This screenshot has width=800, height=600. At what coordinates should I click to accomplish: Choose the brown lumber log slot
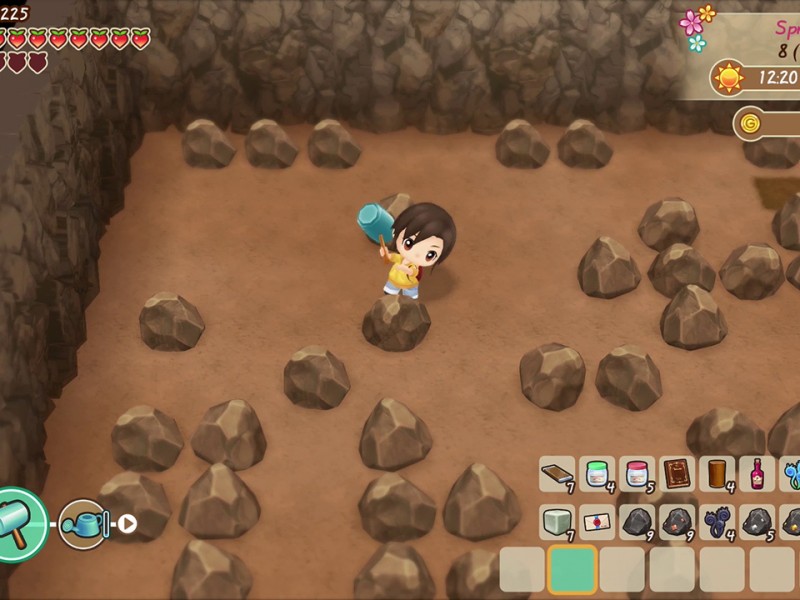[x=717, y=473]
